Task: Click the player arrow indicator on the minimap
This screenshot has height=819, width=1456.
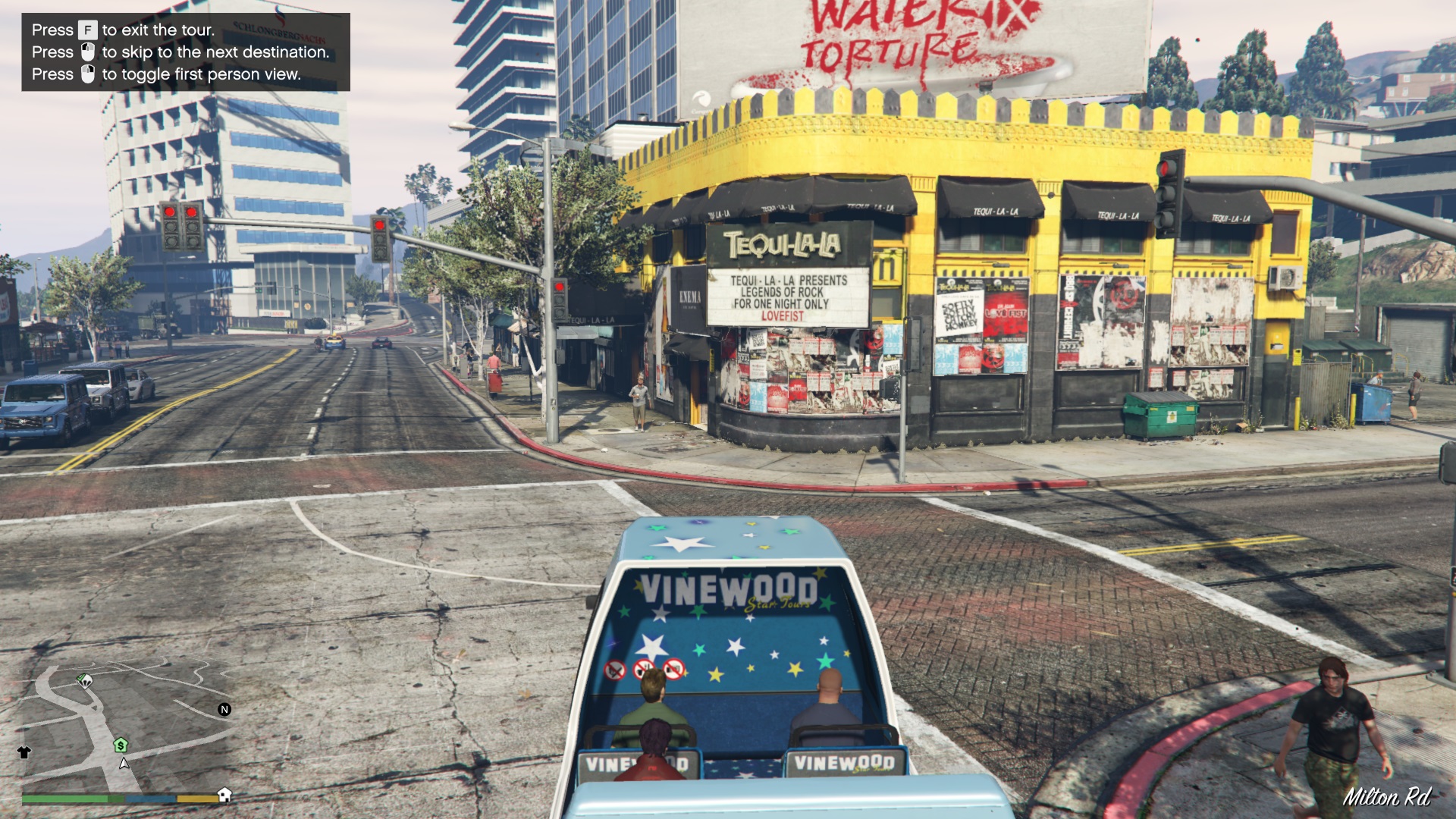Action: (124, 764)
